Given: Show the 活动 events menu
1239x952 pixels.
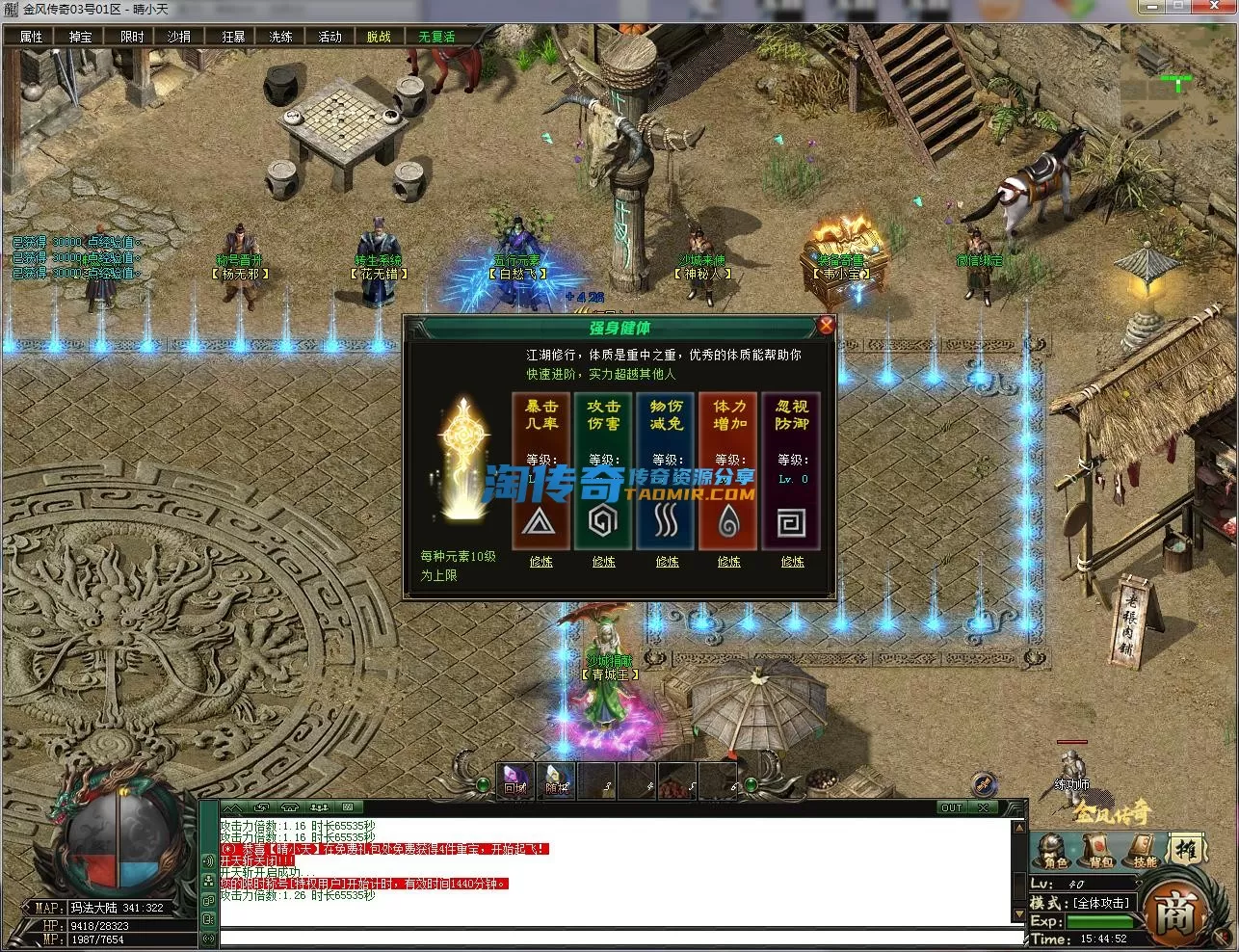Looking at the screenshot, I should 330,37.
